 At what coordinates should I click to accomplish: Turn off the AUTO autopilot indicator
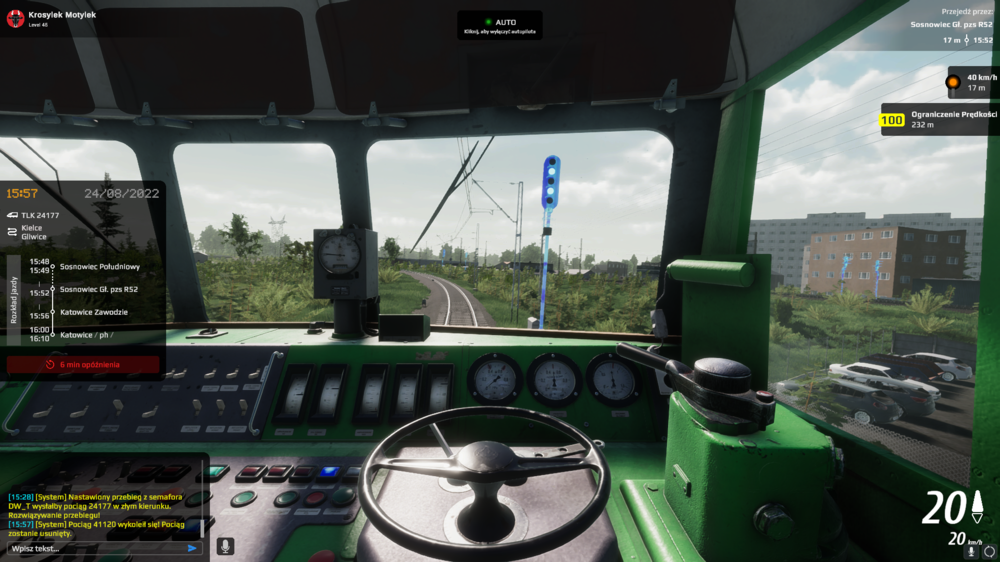tap(500, 26)
